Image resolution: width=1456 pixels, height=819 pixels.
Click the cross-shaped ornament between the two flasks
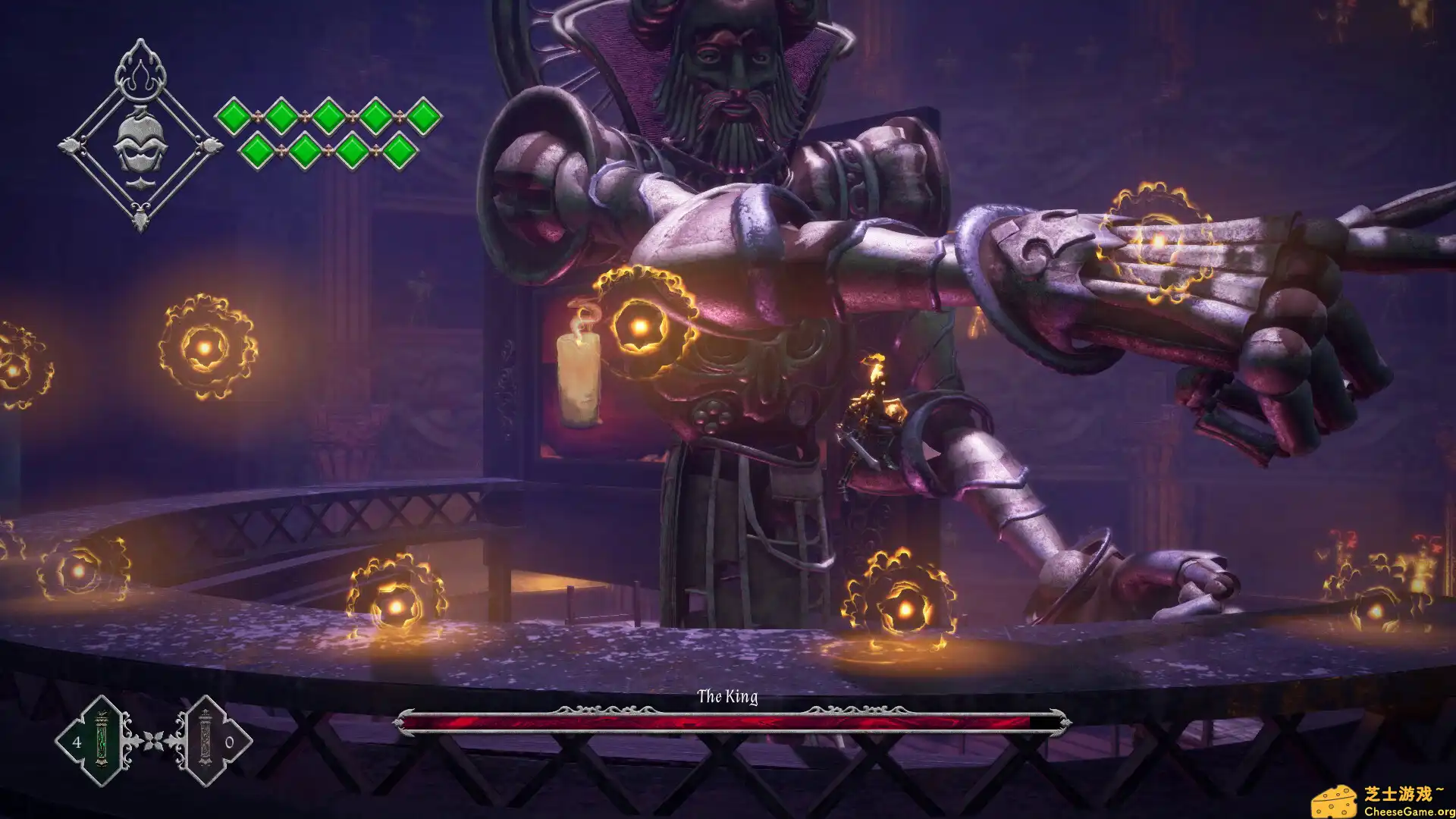(x=154, y=742)
